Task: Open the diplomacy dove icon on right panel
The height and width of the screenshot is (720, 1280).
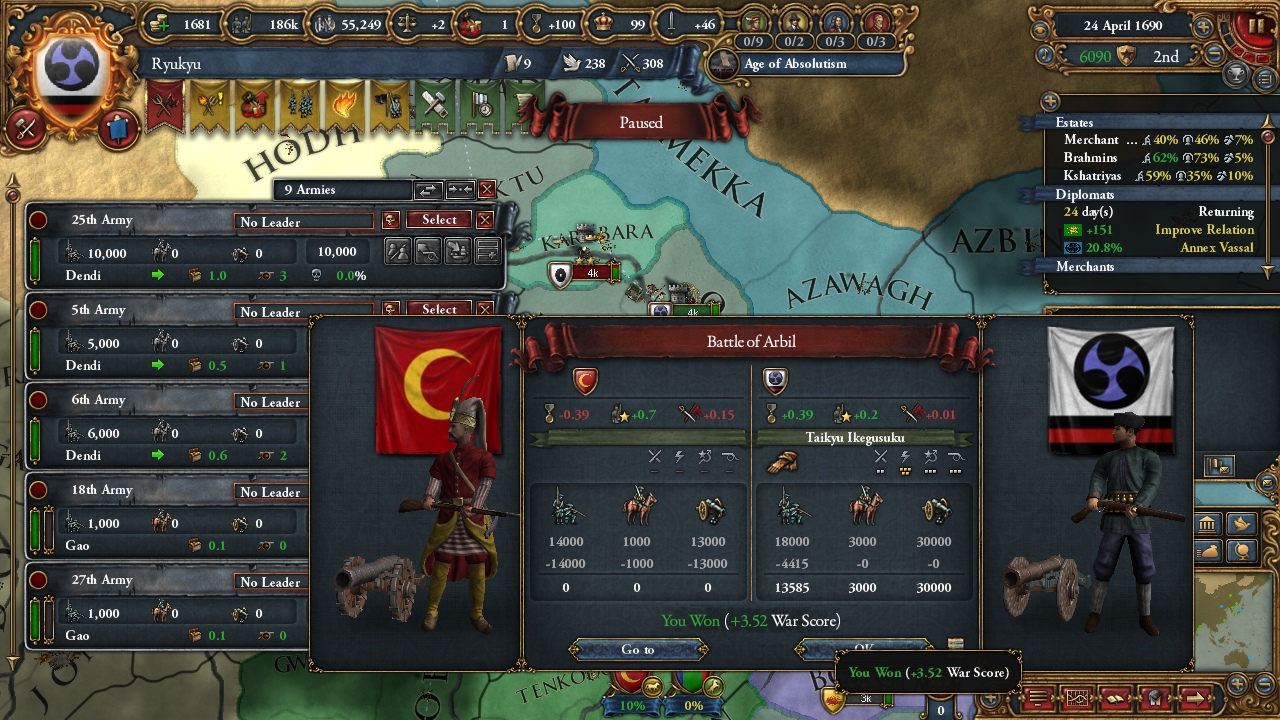Action: pyautogui.click(x=1240, y=523)
